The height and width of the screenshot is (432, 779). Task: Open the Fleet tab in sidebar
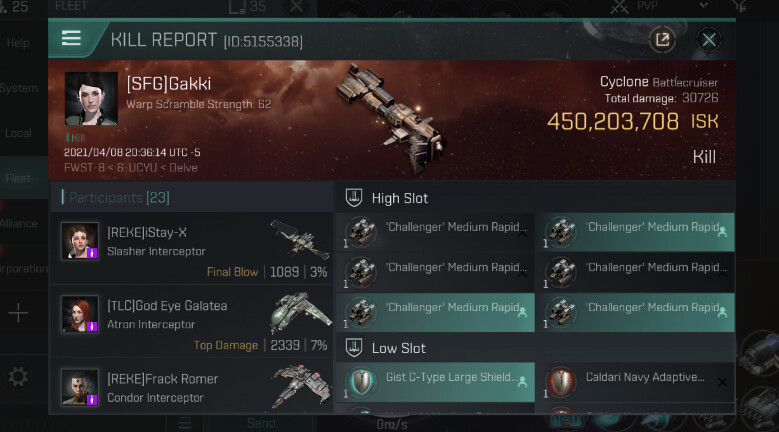coord(20,178)
